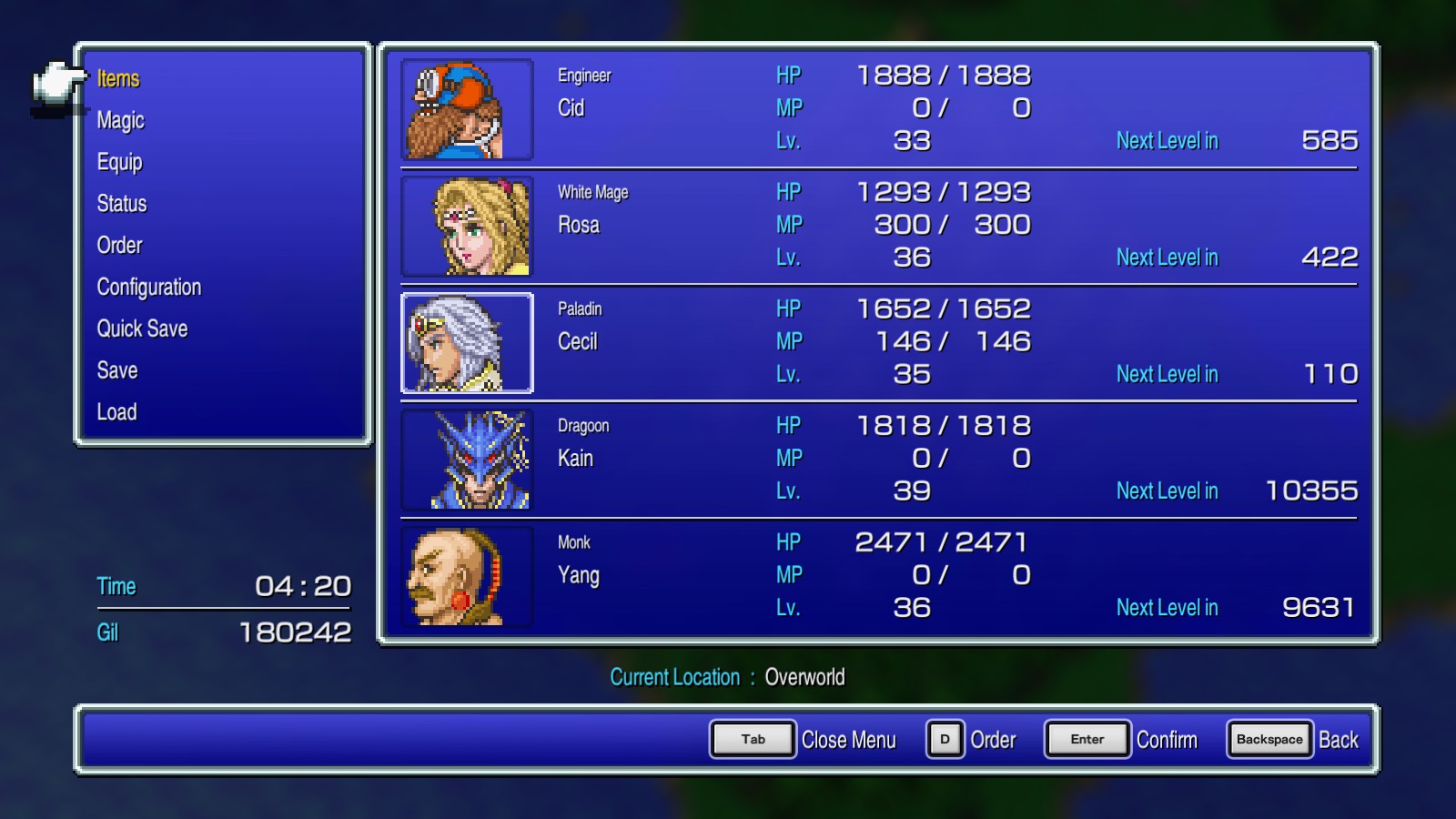
Task: Click Rosa's White Mage portrait
Action: (466, 226)
